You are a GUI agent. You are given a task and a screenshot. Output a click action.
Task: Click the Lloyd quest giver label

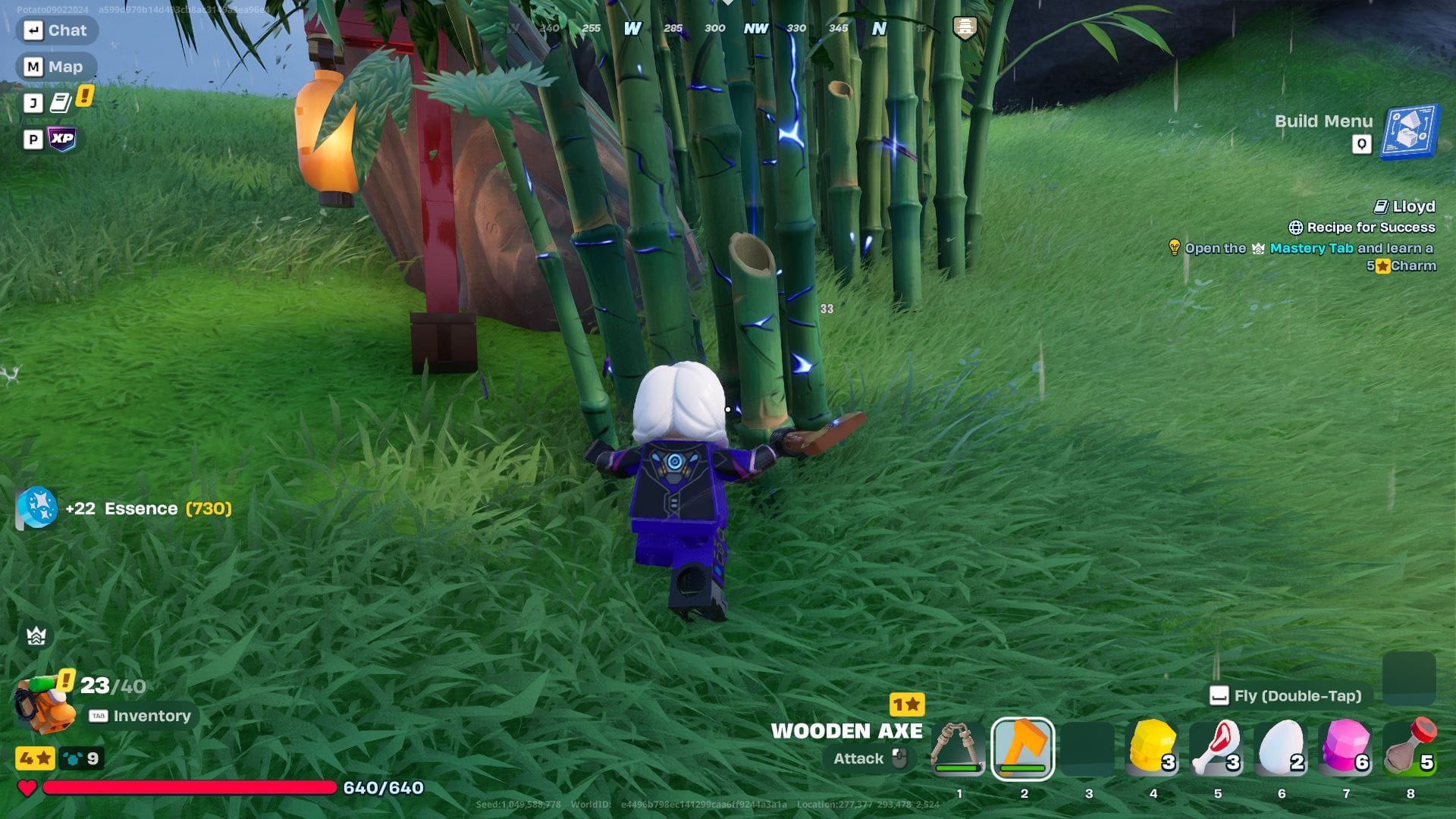coord(1413,206)
